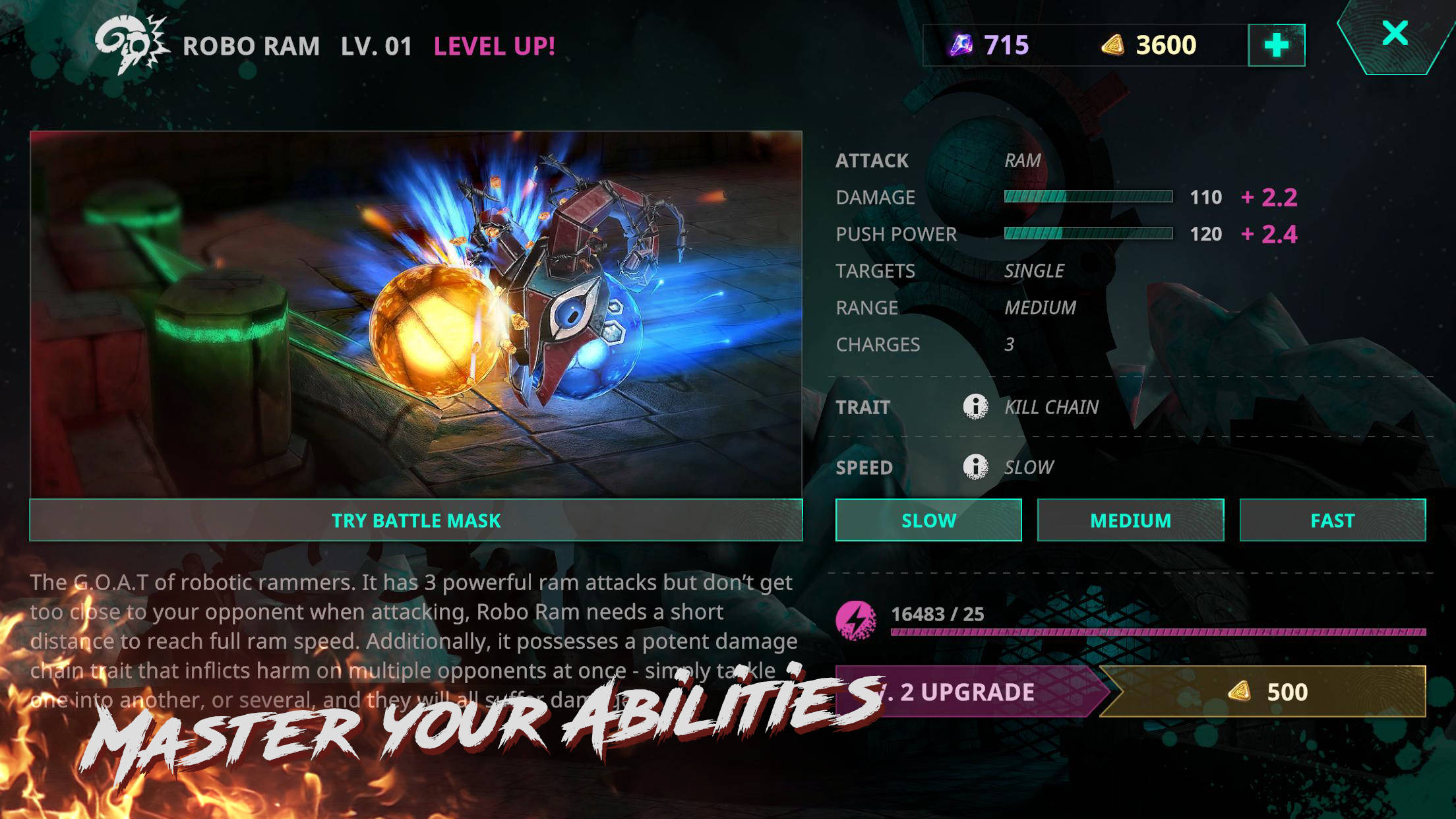Select the MEDIUM speed option
Viewport: 1456px width, 819px height.
pyautogui.click(x=1130, y=520)
